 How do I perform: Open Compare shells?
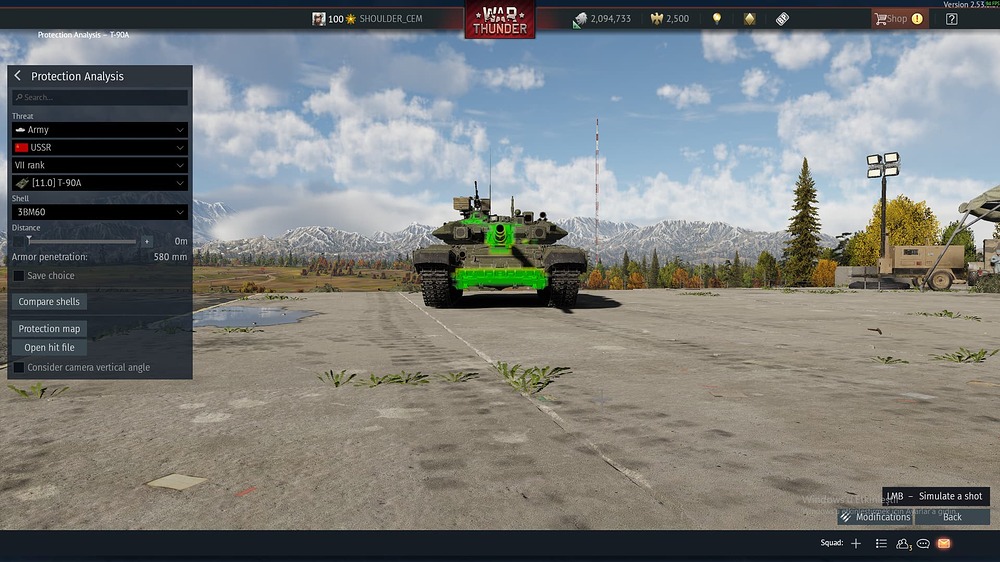coord(49,302)
